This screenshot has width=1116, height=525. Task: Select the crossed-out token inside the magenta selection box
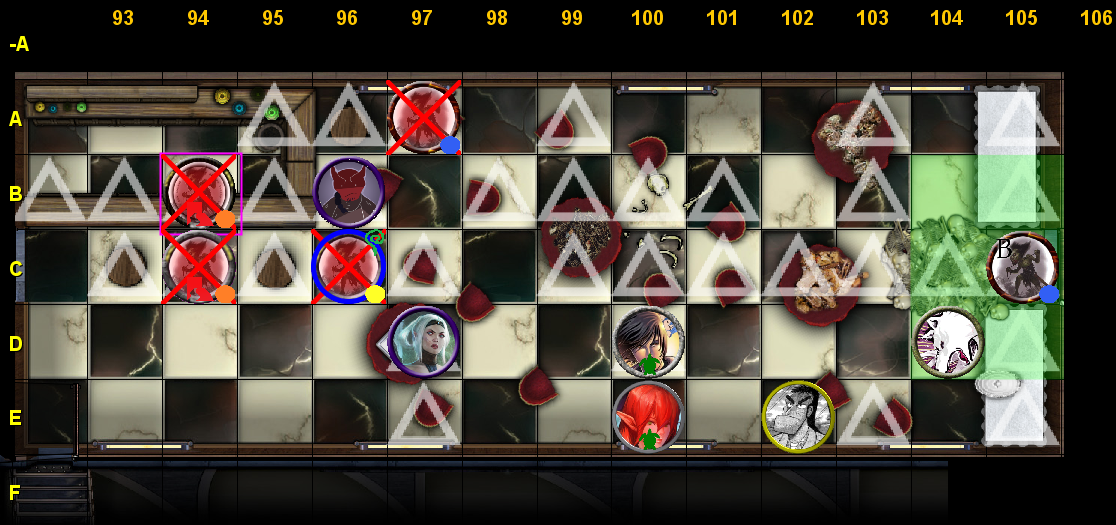pos(199,192)
